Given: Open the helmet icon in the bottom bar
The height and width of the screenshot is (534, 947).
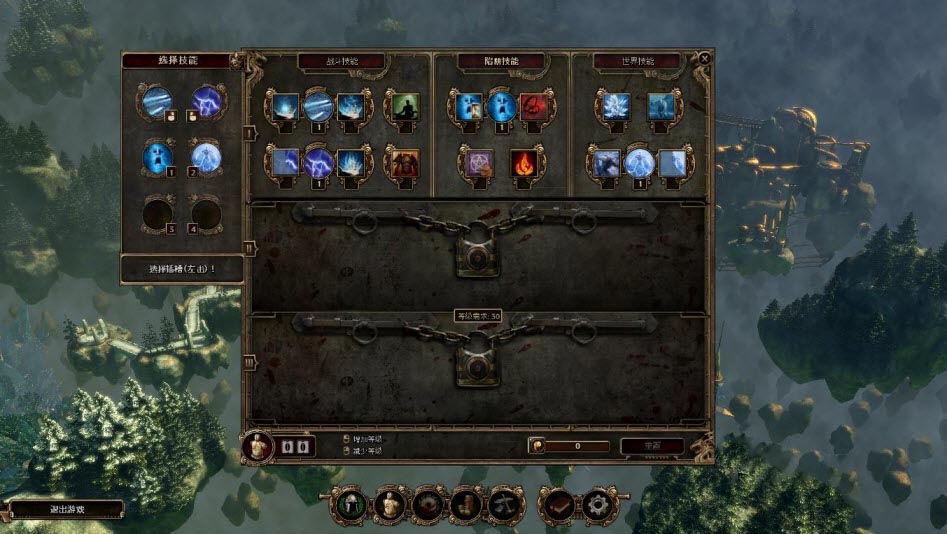Looking at the screenshot, I should (349, 506).
